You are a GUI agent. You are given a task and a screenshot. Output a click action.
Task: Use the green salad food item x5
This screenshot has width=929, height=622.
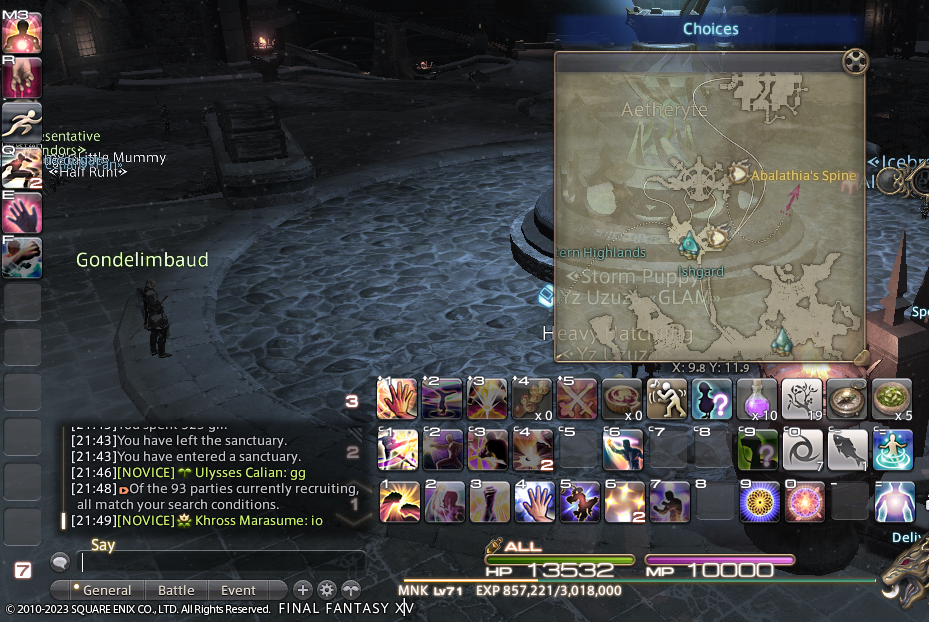[892, 399]
